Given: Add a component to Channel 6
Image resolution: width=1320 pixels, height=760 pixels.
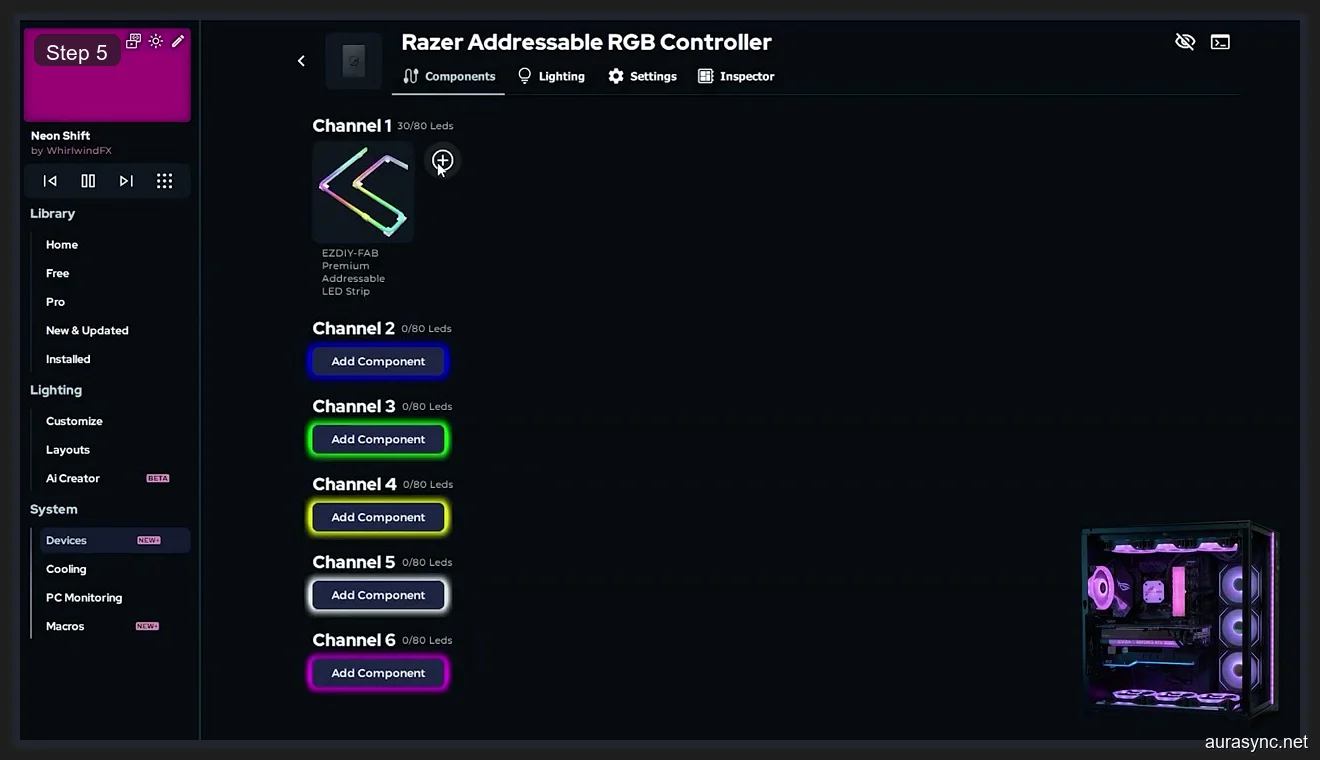Looking at the screenshot, I should pyautogui.click(x=378, y=672).
